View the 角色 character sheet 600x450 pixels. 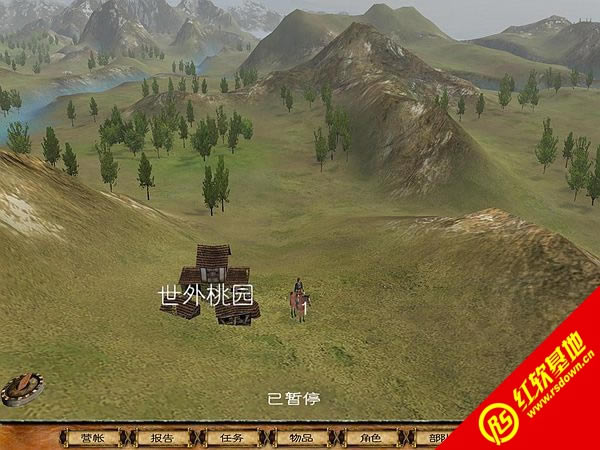pyautogui.click(x=371, y=438)
